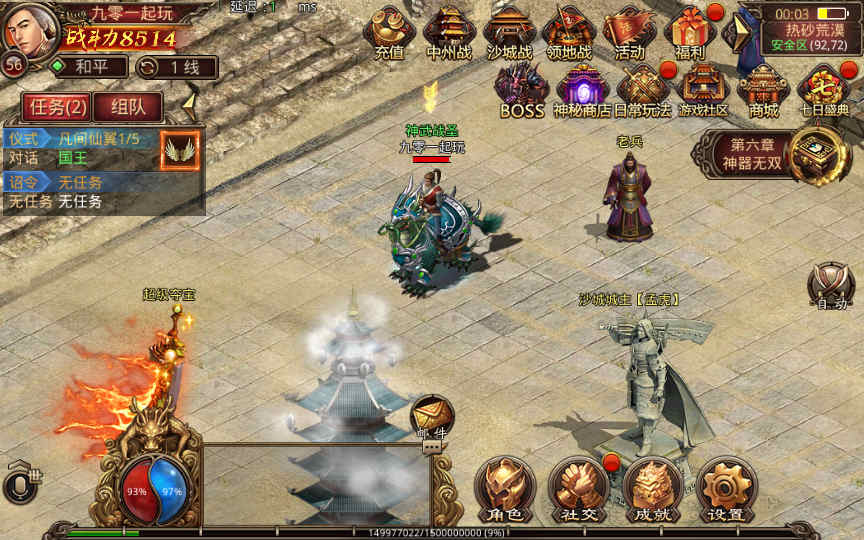This screenshot has height=540, width=864.
Task: Switch to the 组队 team tab
Action: [x=126, y=107]
